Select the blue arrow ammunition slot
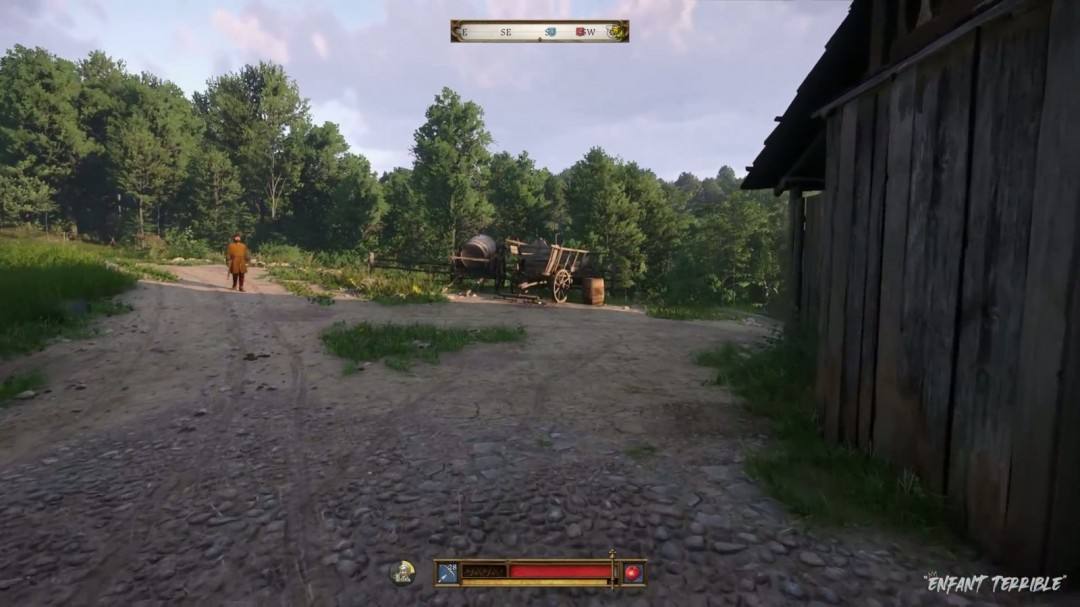Viewport: 1080px width, 607px height. tap(447, 573)
